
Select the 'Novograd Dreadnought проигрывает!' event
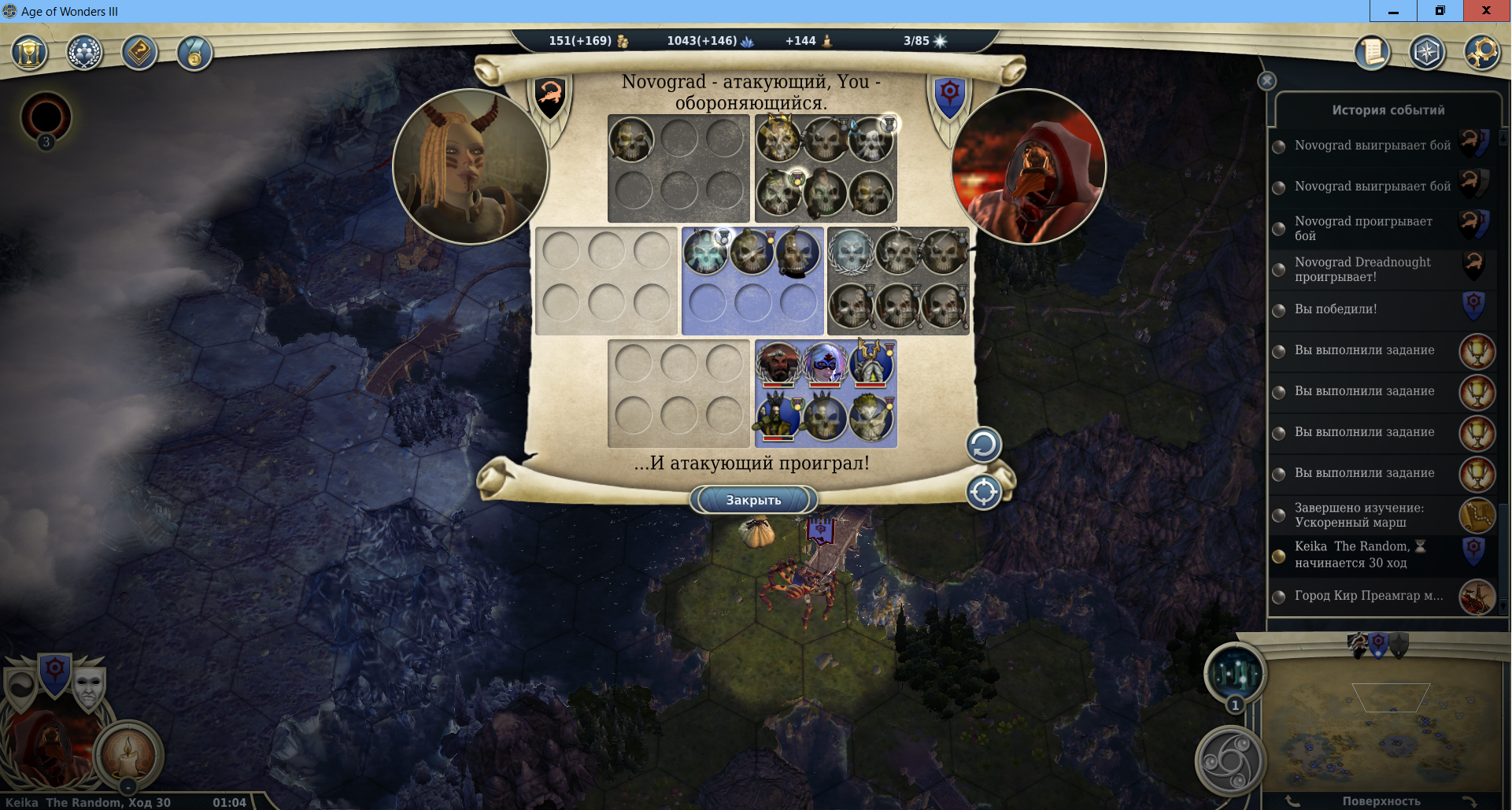coord(1362,269)
